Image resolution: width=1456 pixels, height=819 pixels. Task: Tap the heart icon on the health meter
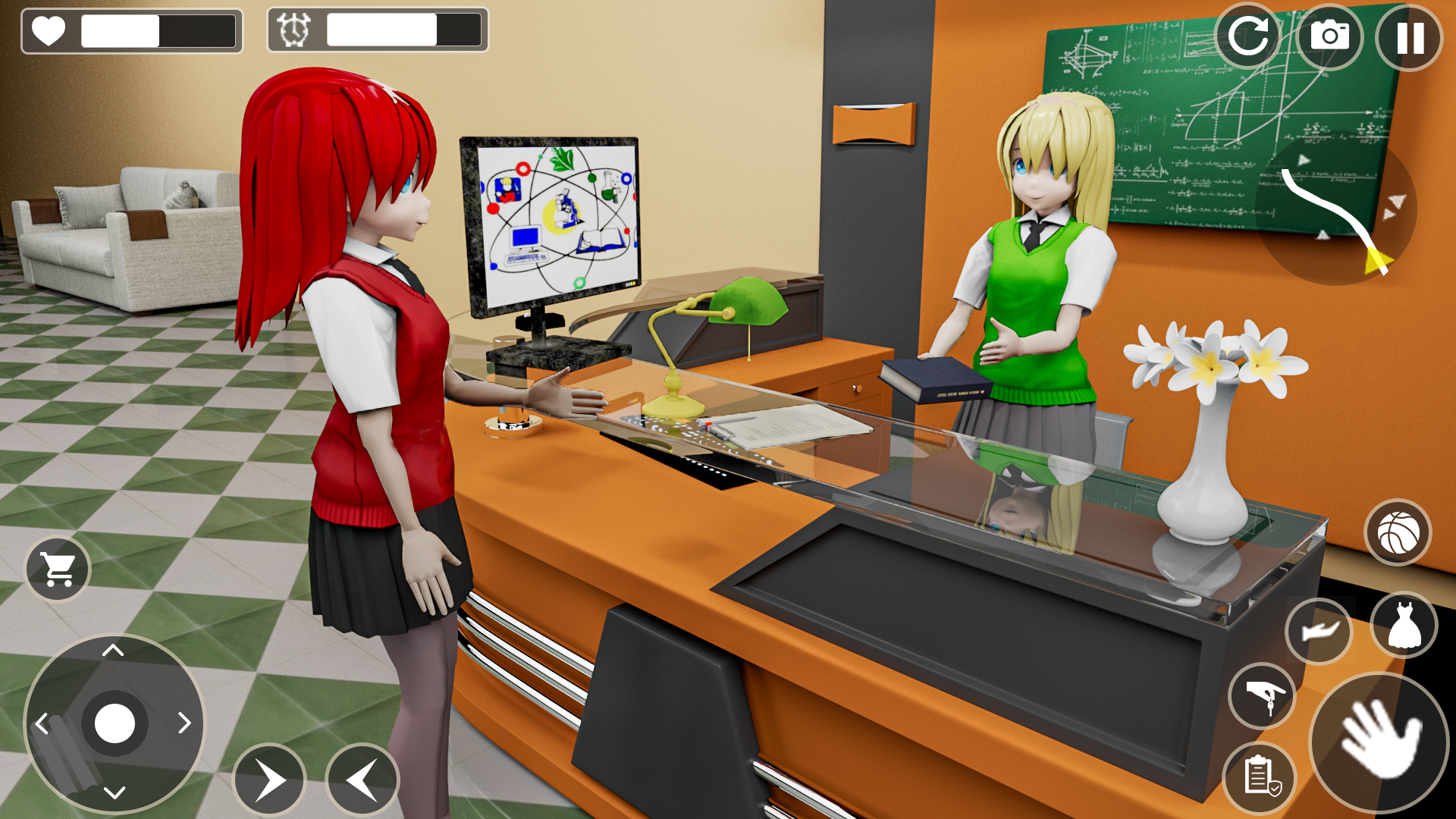click(49, 30)
